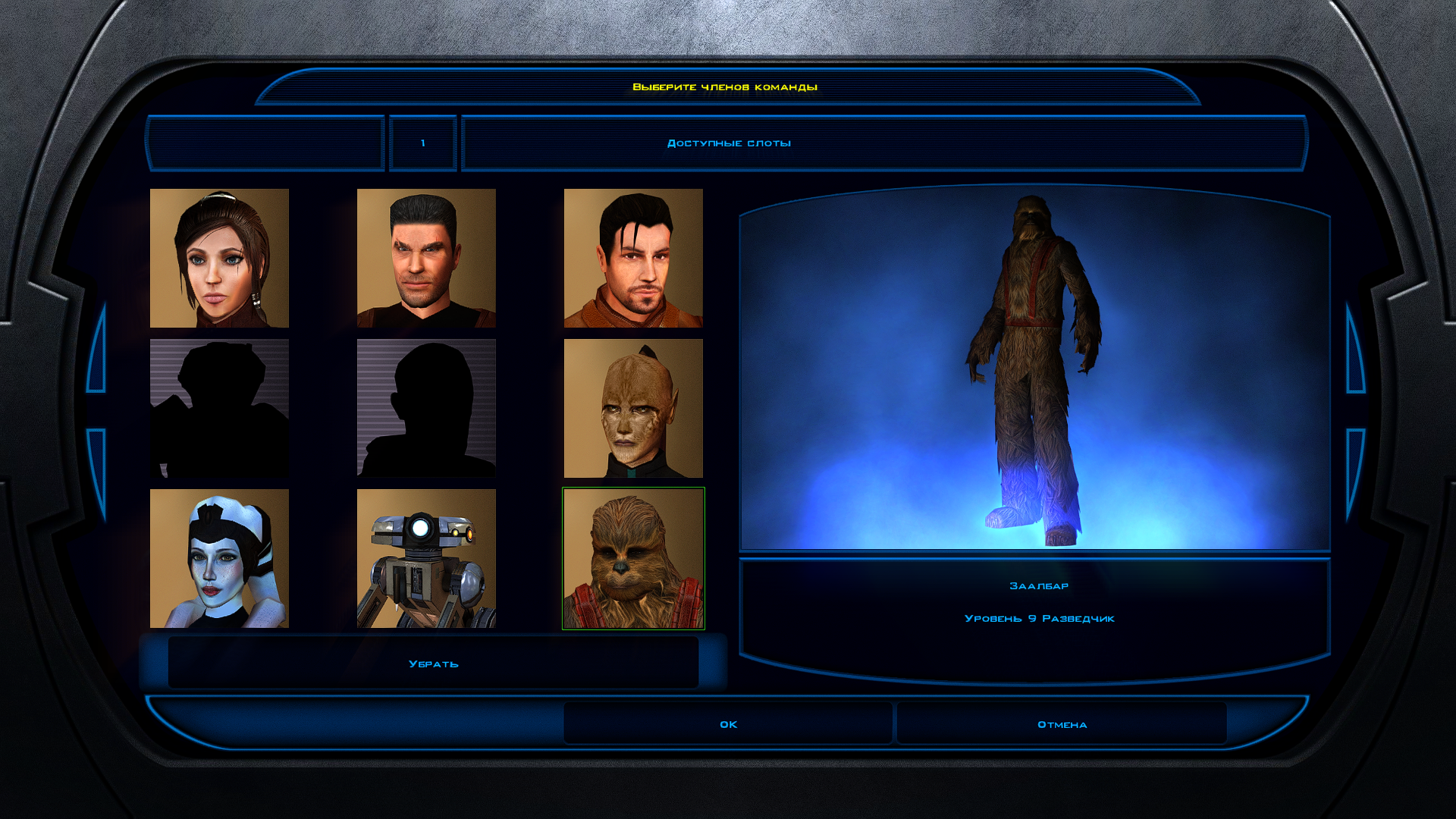The image size is (1456, 819).
Task: Confirm party choice with ОК
Action: (727, 724)
